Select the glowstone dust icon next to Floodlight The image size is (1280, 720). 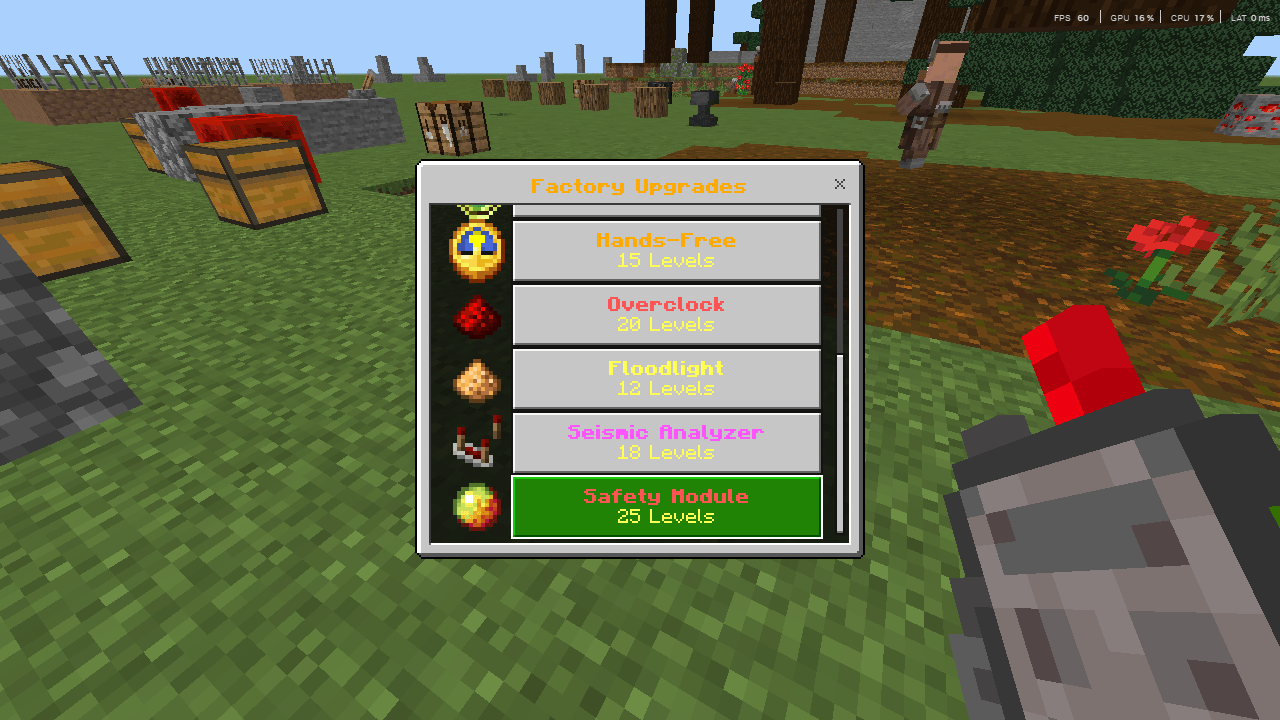tap(476, 378)
